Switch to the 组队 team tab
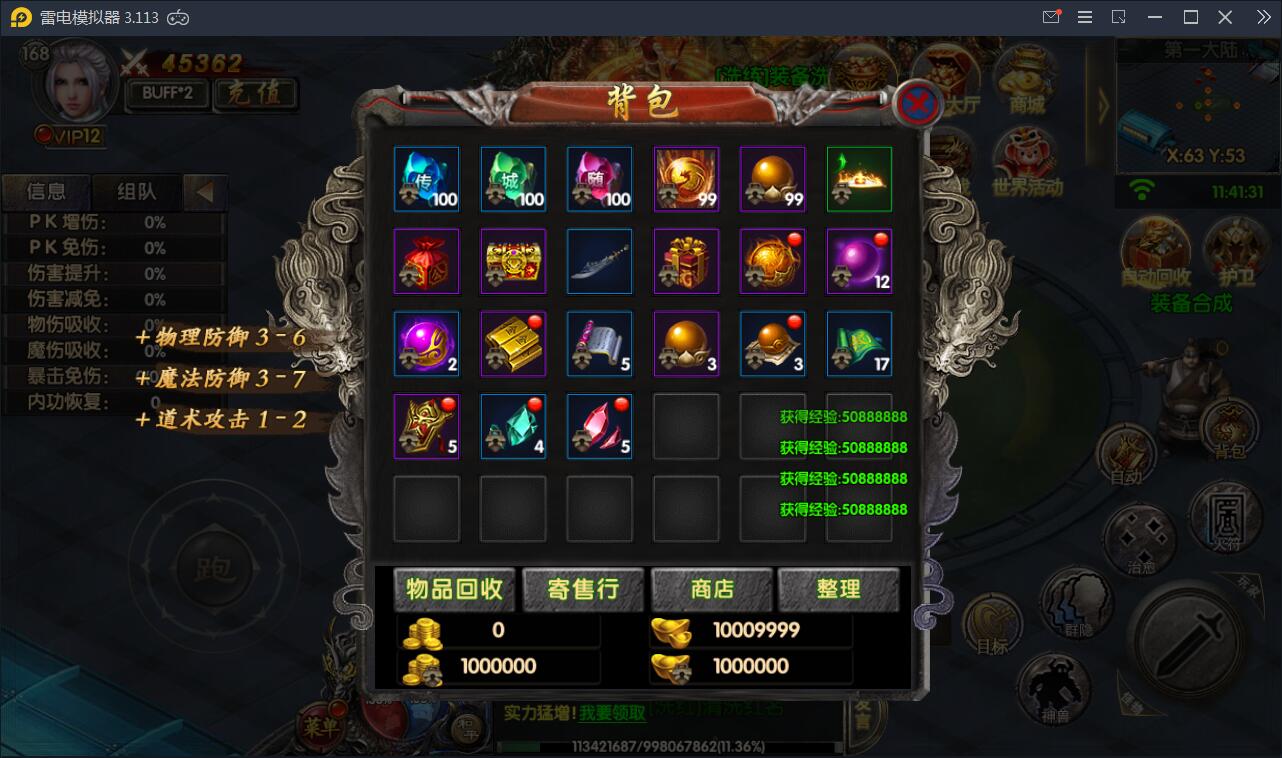The image size is (1282, 758). point(136,192)
